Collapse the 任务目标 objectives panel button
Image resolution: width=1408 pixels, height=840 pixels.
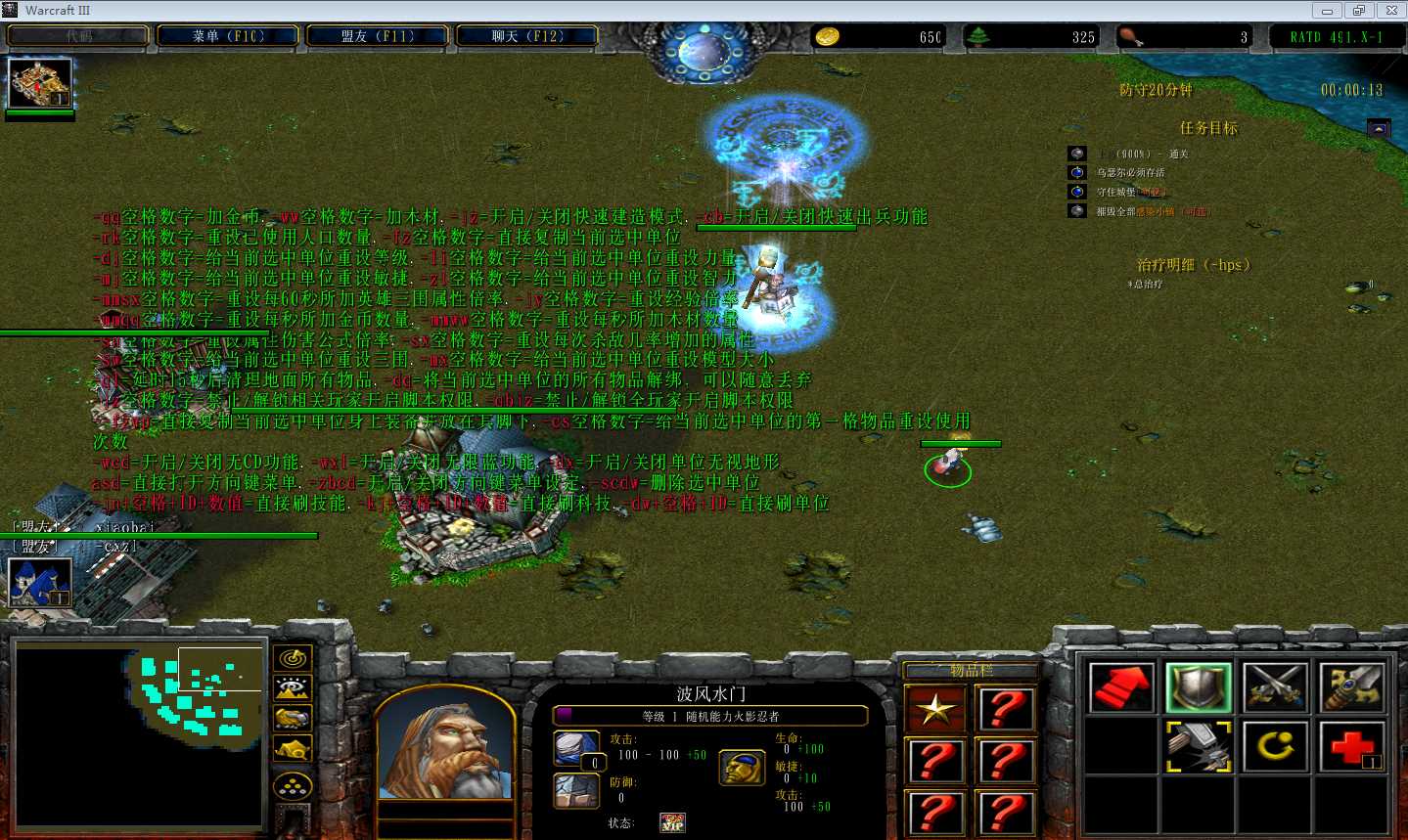coord(1378,129)
